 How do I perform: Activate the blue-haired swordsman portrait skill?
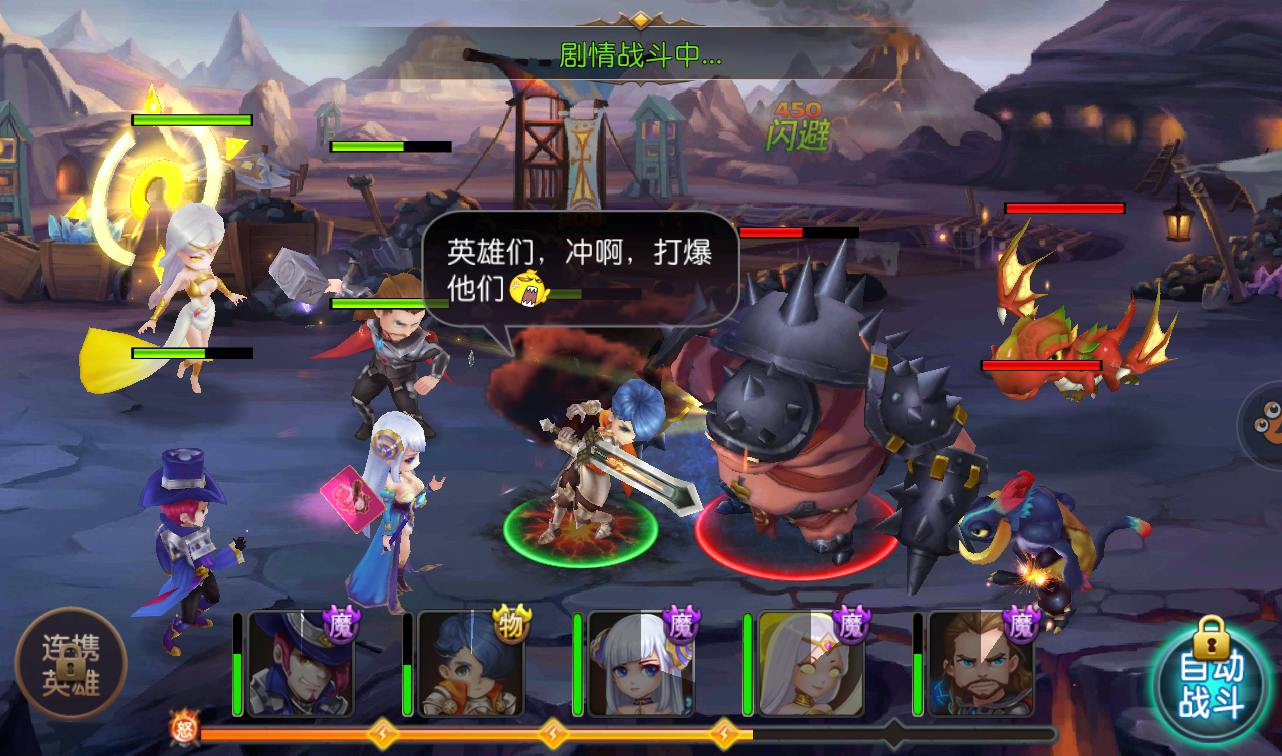pyautogui.click(x=470, y=665)
